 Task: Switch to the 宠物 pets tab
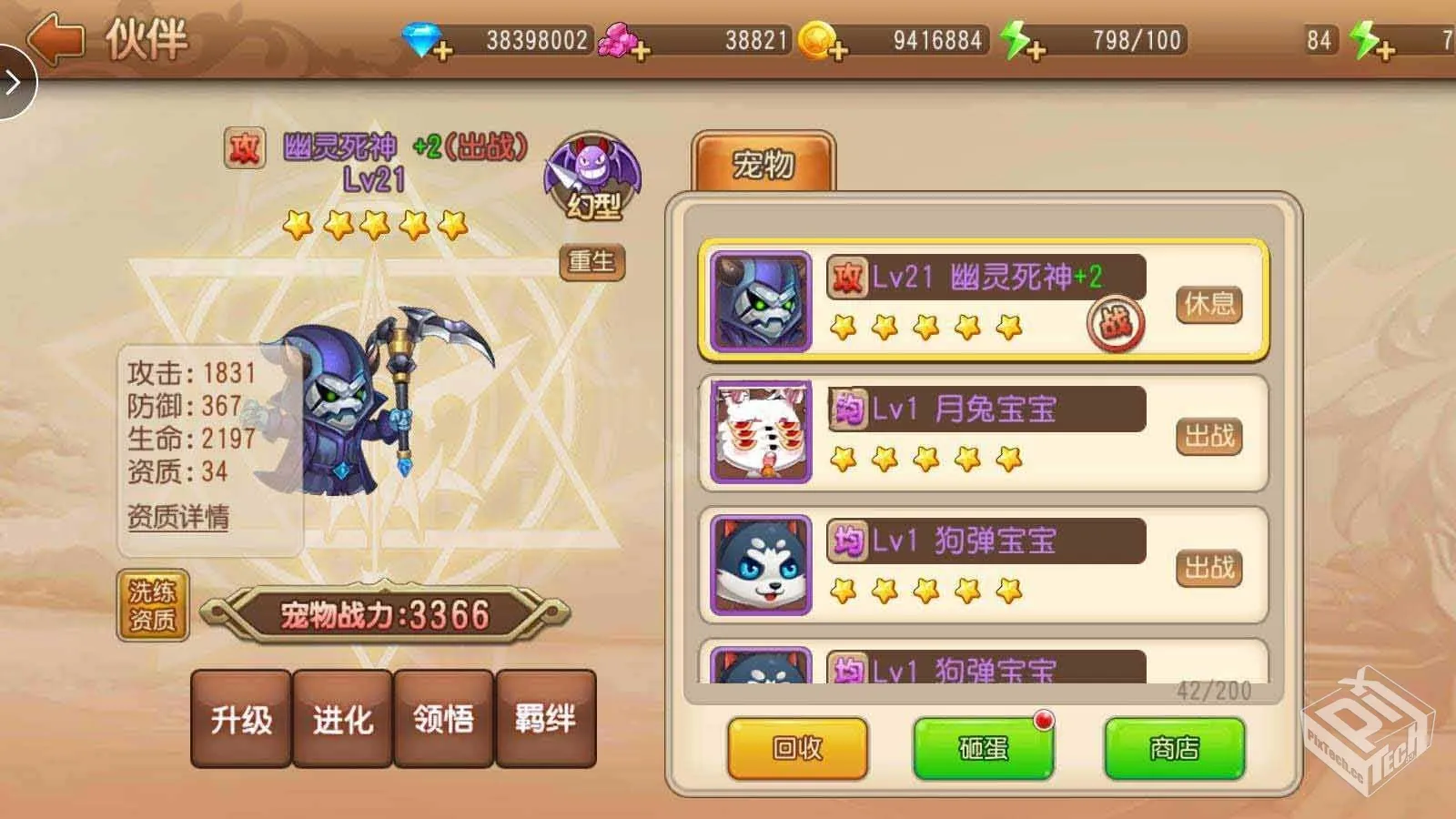coord(763,165)
